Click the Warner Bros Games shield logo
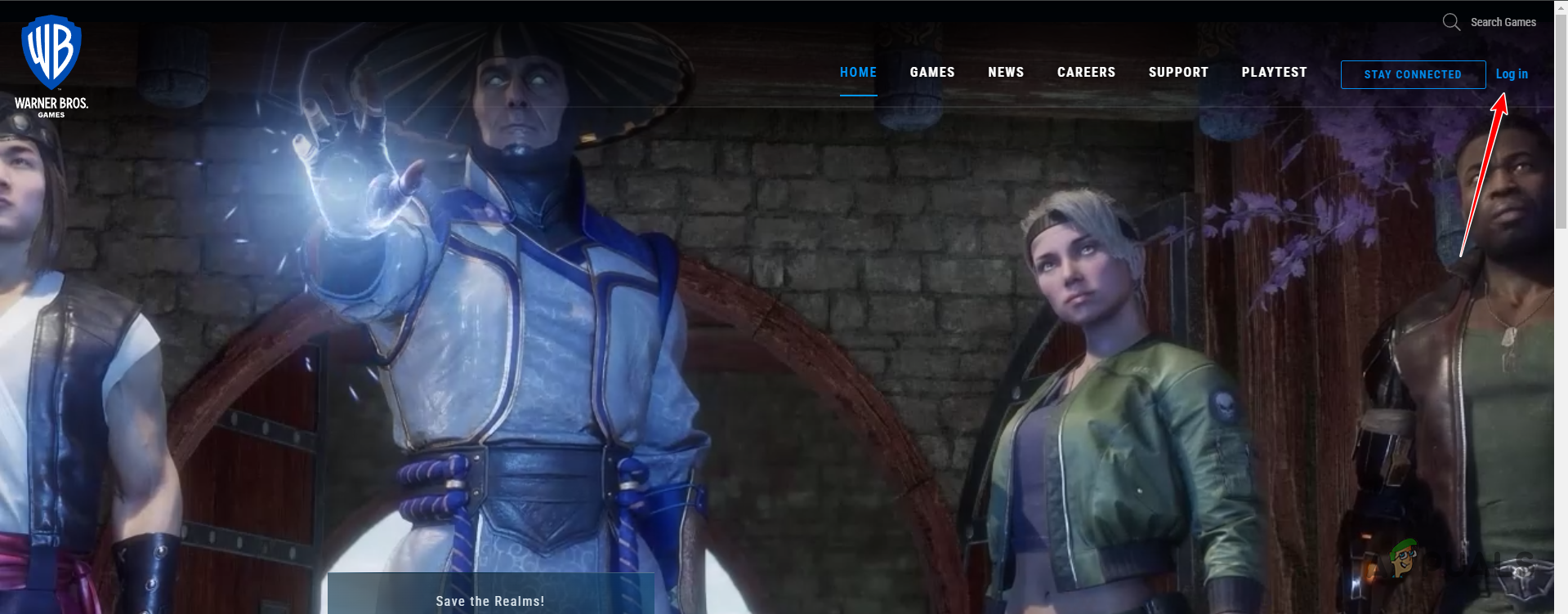 click(x=51, y=51)
